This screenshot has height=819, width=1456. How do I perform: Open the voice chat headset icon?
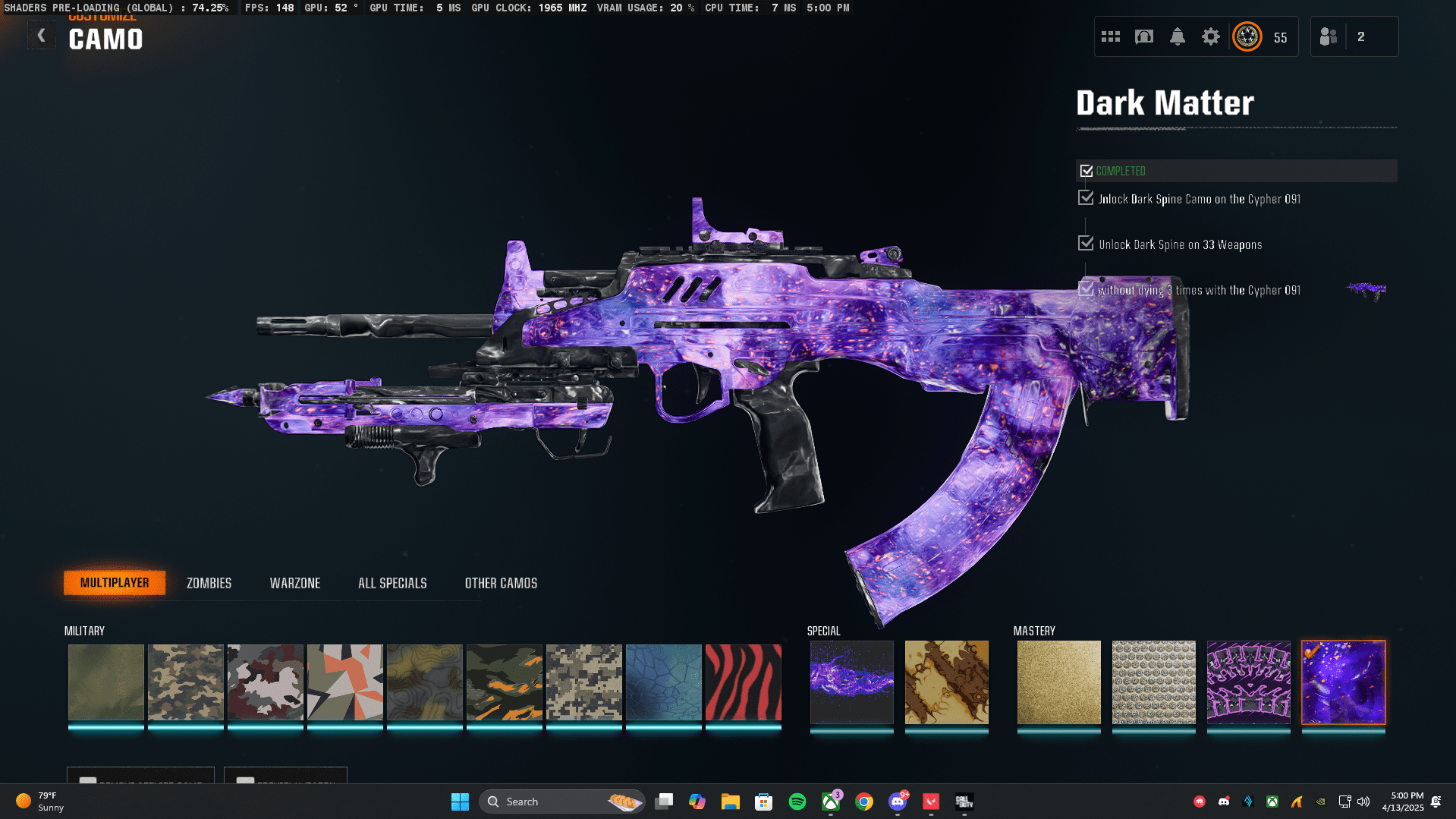(1143, 36)
